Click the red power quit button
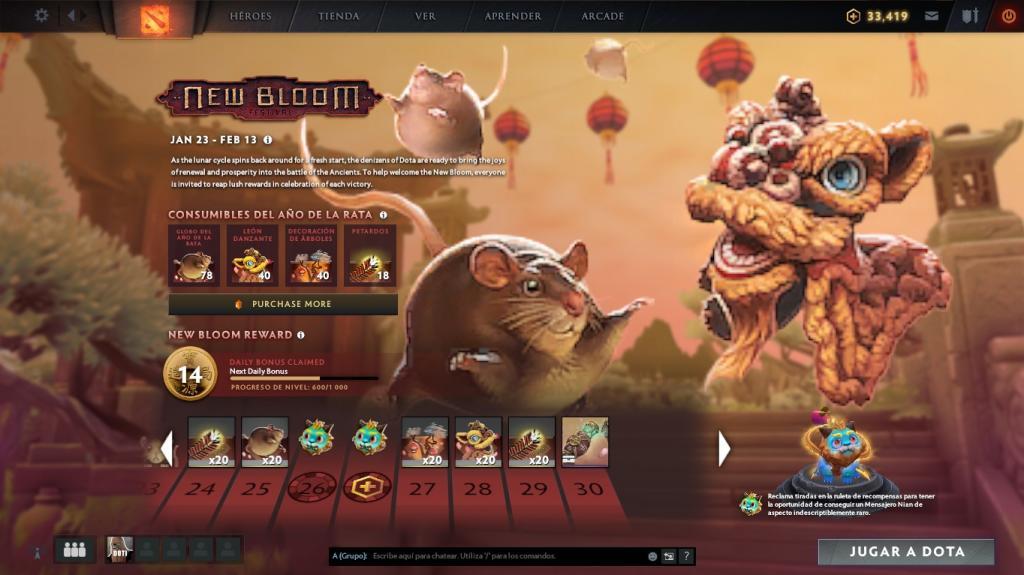This screenshot has width=1024, height=575. tap(1008, 16)
